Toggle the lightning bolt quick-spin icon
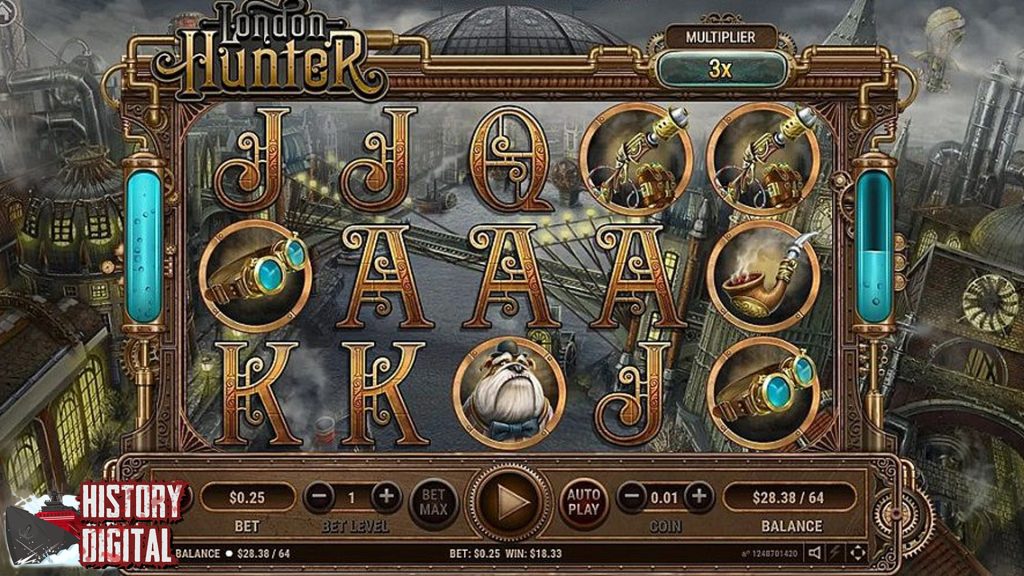The image size is (1024, 576). pyautogui.click(x=836, y=552)
